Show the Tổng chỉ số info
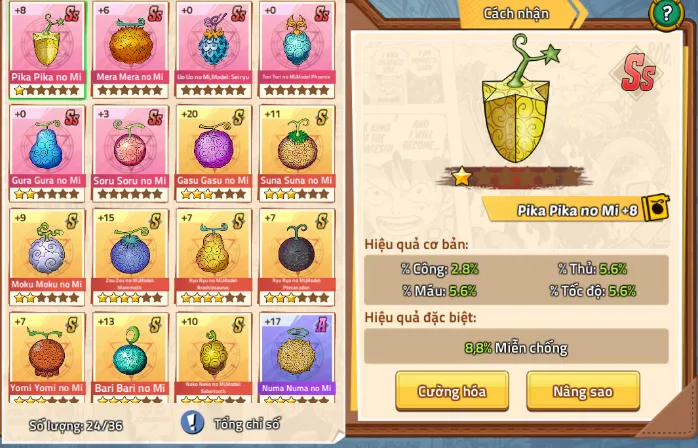Image resolution: width=698 pixels, height=448 pixels. [x=193, y=423]
